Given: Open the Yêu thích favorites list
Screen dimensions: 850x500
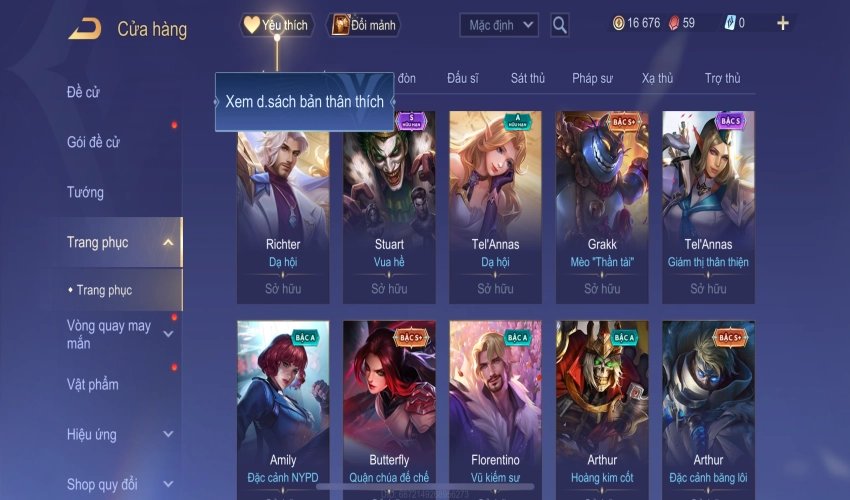Looking at the screenshot, I should [277, 25].
